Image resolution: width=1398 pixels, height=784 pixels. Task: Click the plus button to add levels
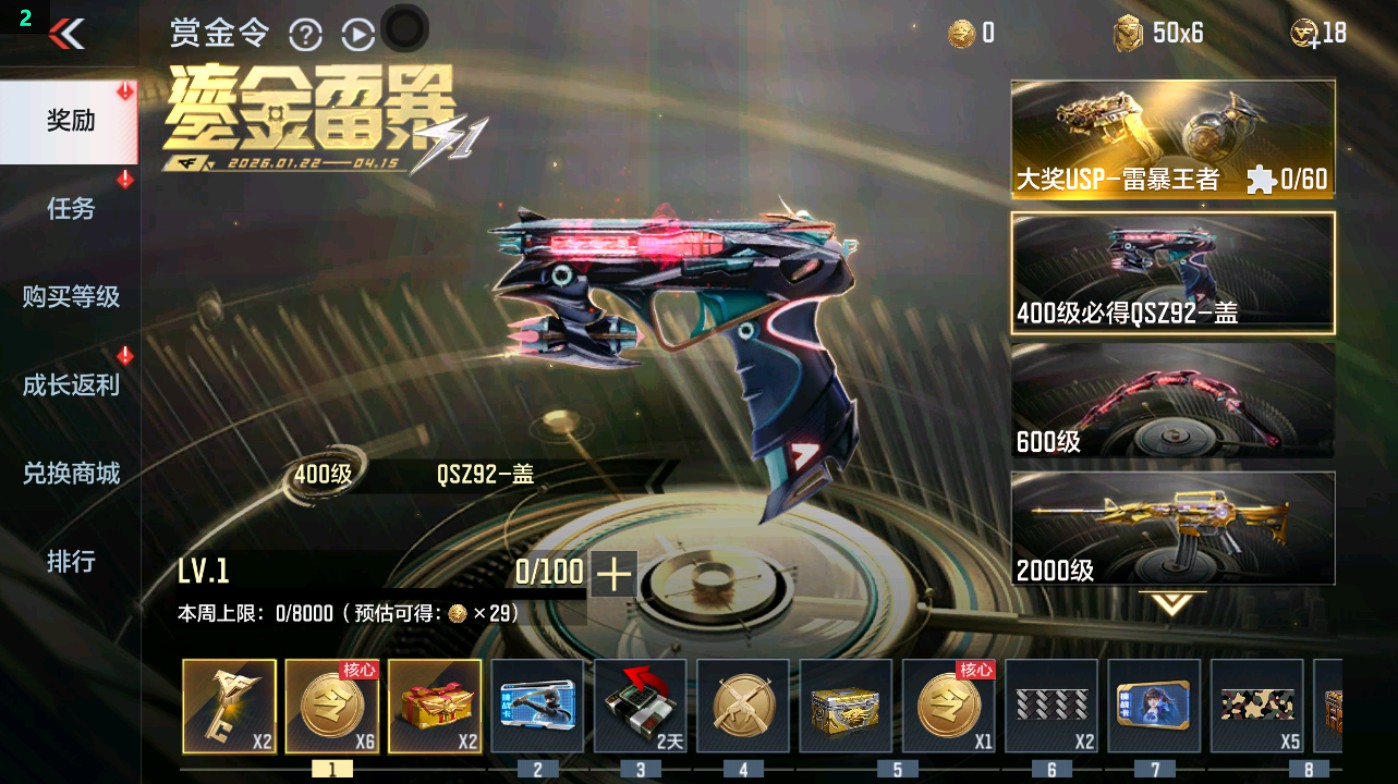[613, 575]
